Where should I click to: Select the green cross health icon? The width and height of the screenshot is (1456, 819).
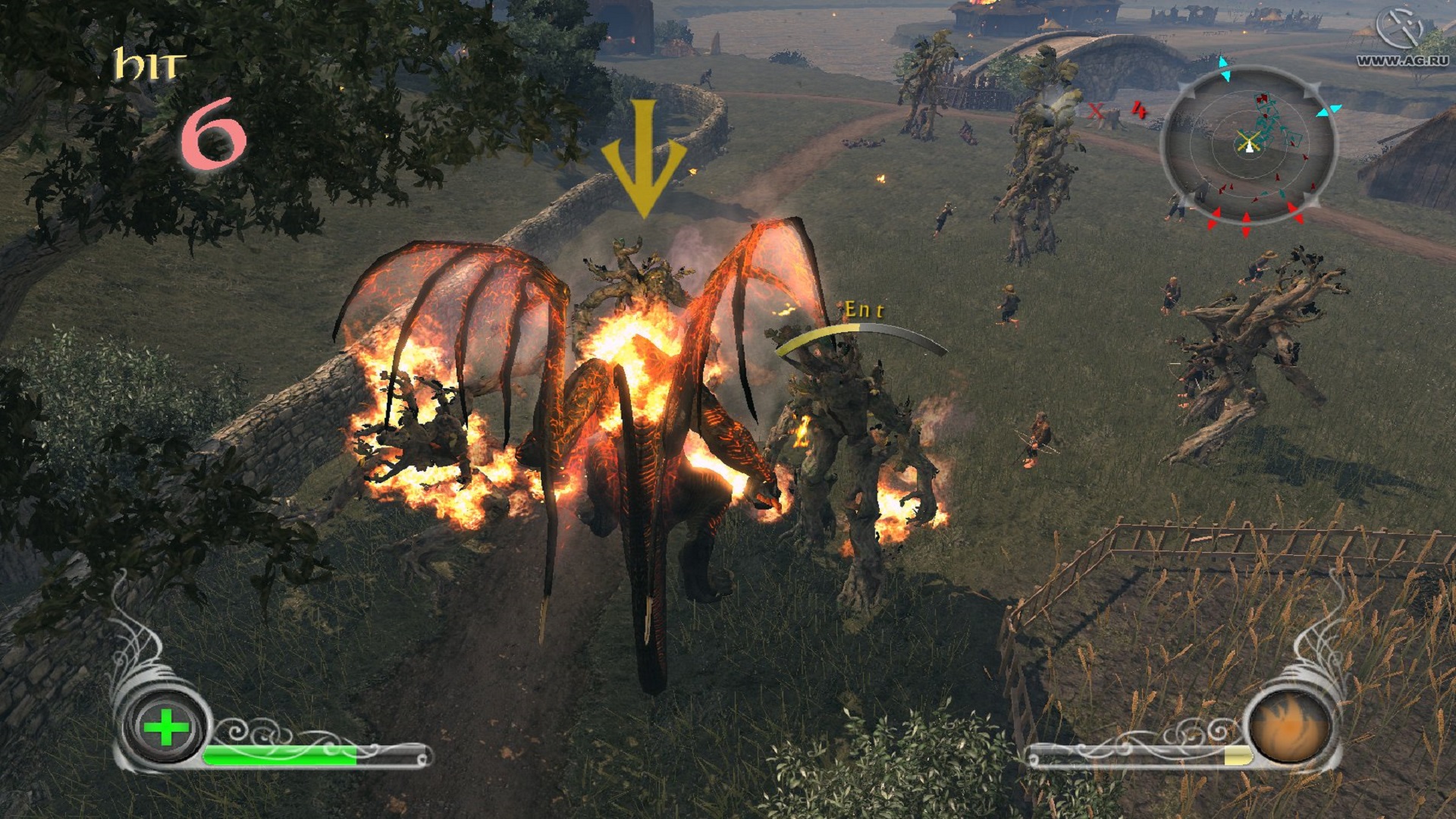tap(166, 729)
